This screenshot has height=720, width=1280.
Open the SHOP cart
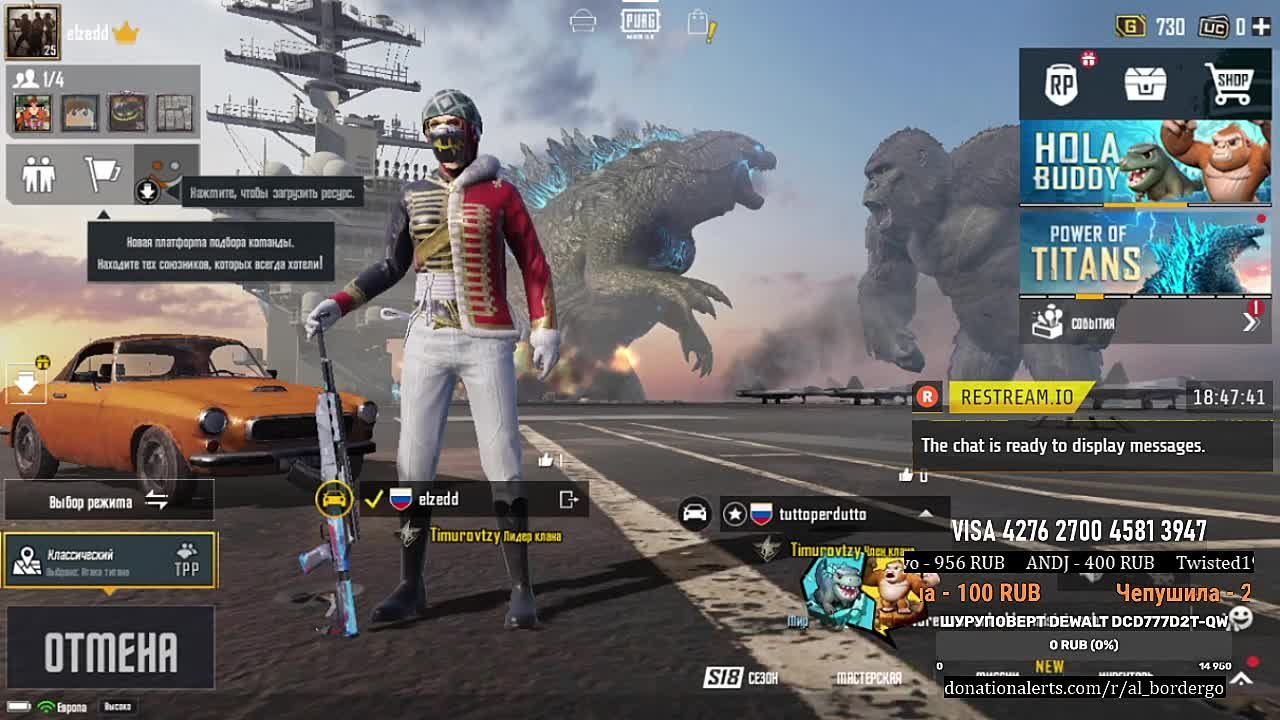(1229, 85)
